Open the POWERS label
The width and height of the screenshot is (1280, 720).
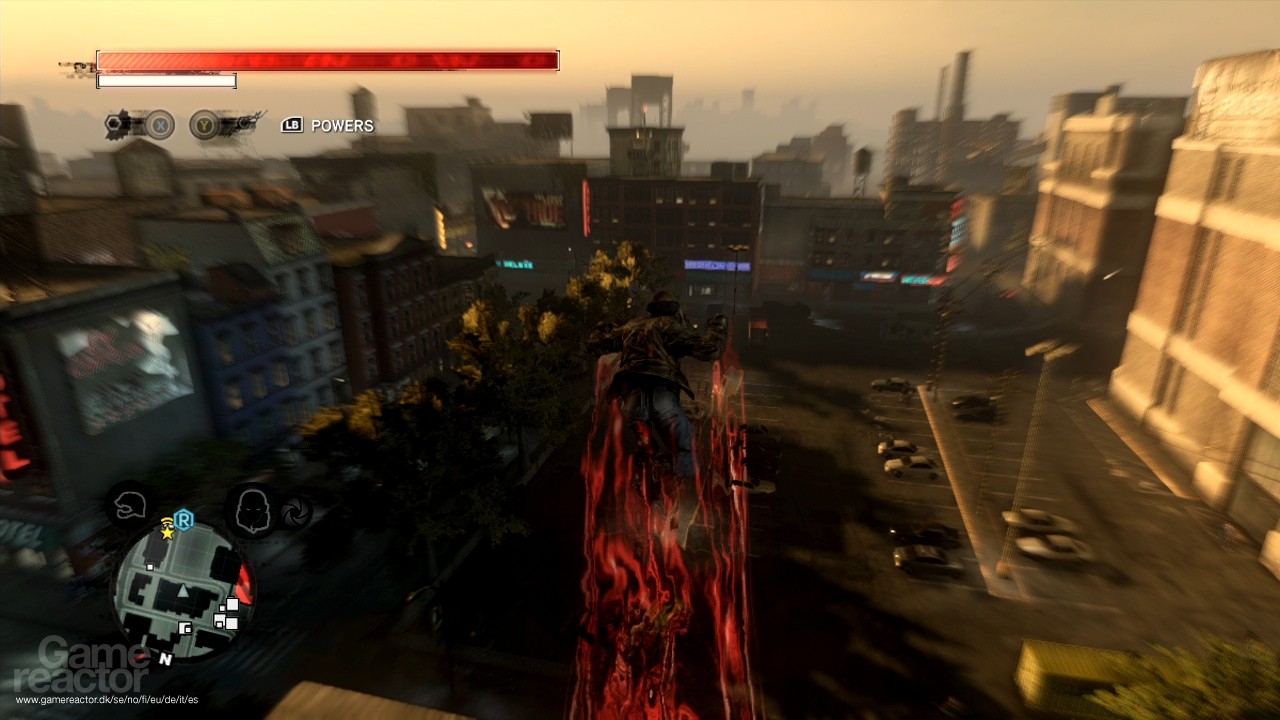click(x=342, y=126)
